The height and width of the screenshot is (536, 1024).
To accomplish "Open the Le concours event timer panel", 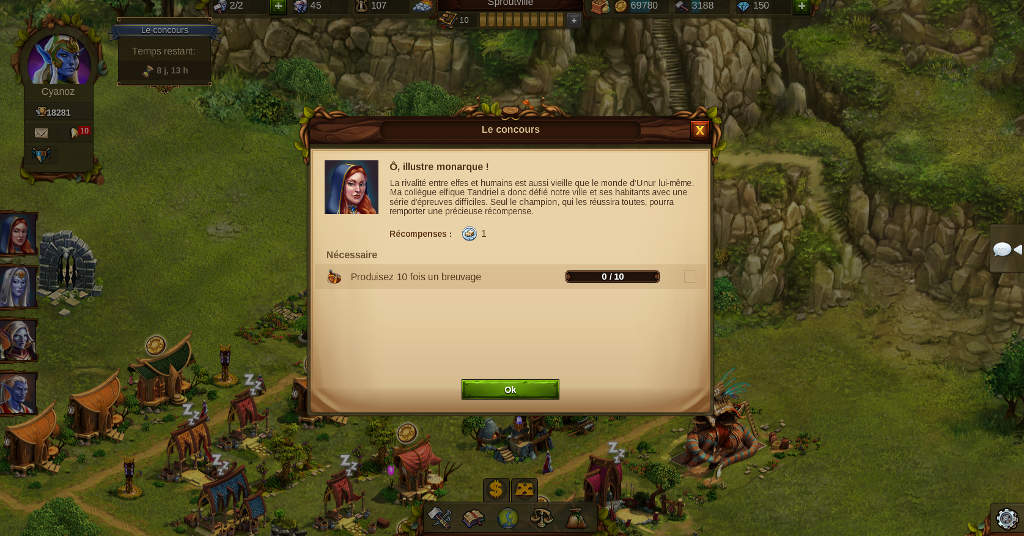I will click(x=164, y=52).
